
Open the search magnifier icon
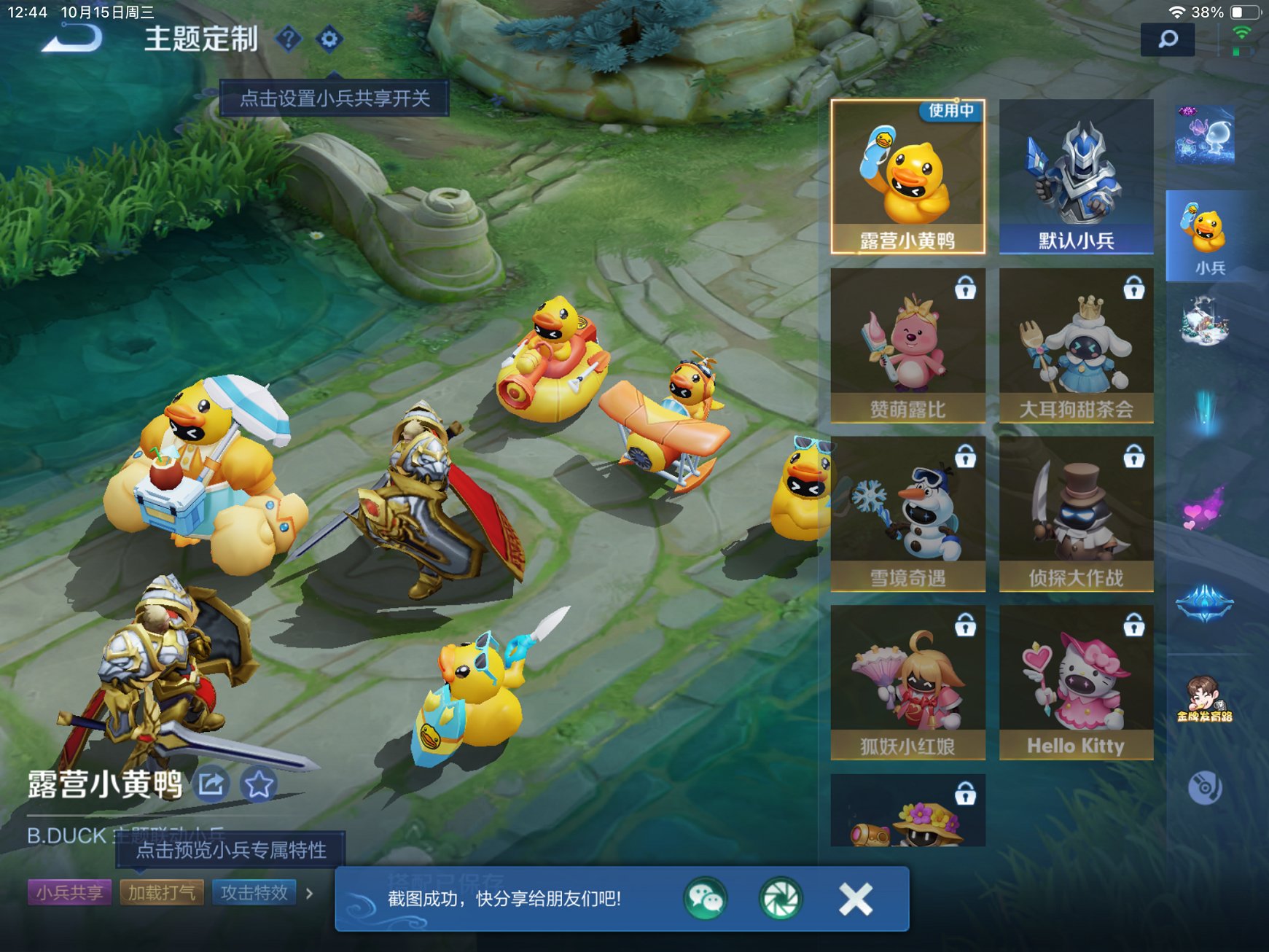coord(1169,39)
